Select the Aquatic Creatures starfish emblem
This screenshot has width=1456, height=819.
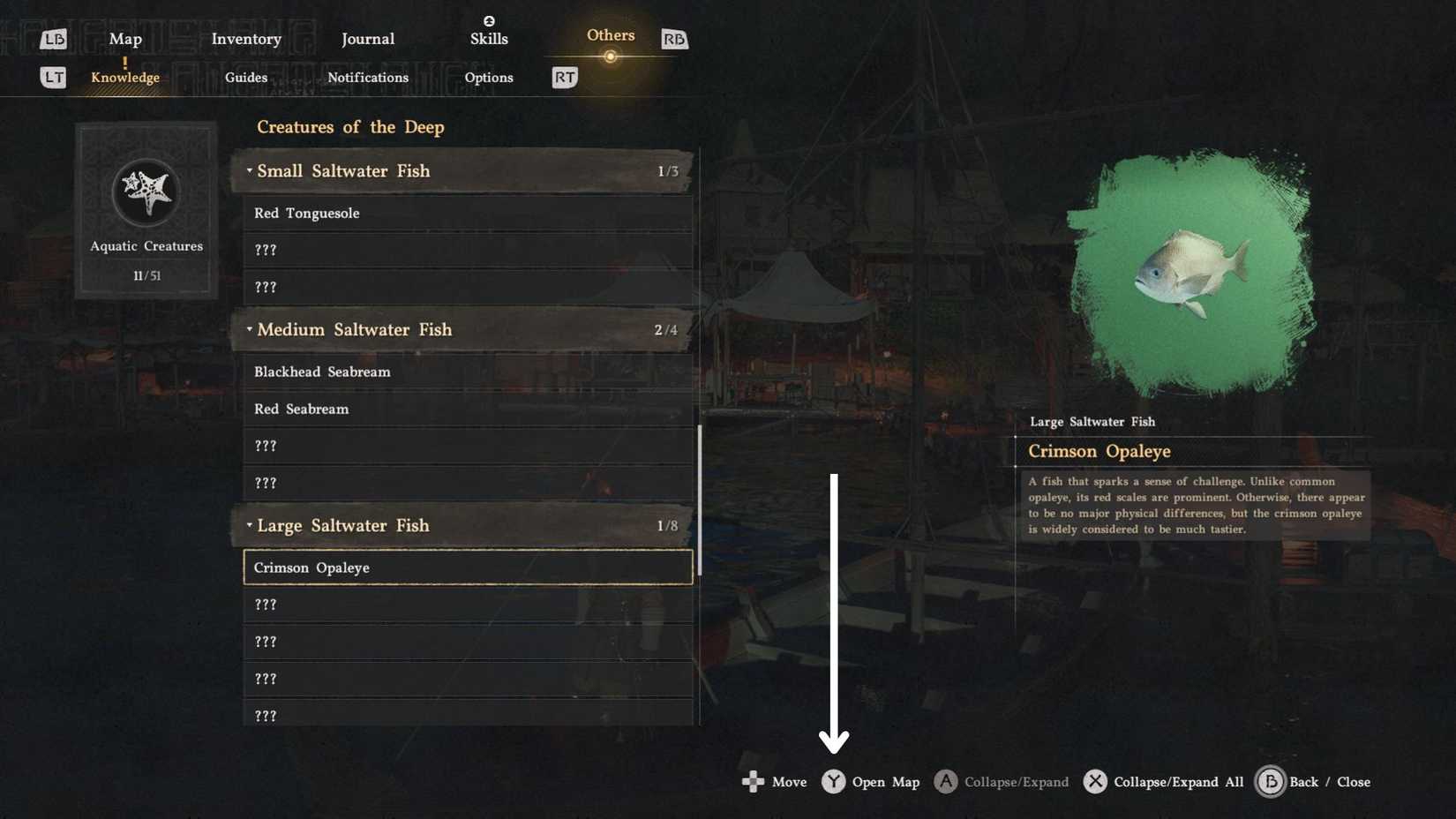coord(146,192)
